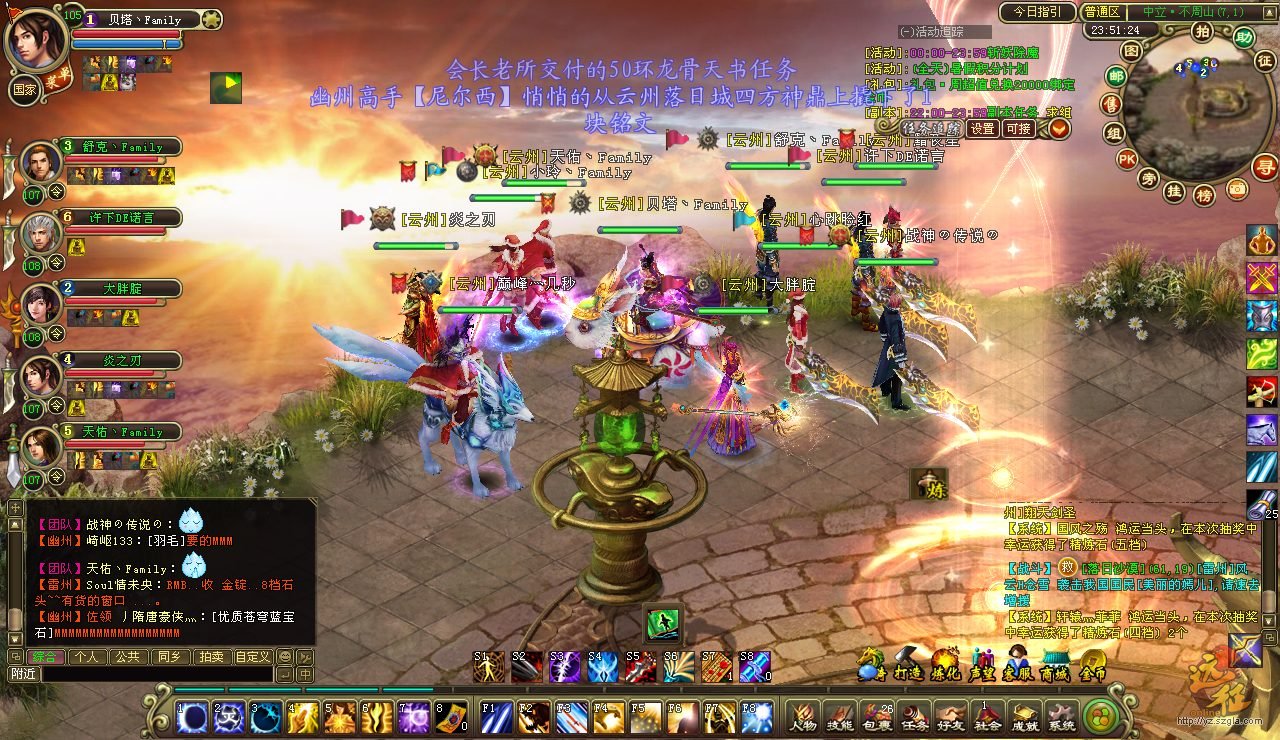The width and height of the screenshot is (1280, 740).
Task: Activate the dark orb skill in slot 1
Action: click(x=192, y=717)
